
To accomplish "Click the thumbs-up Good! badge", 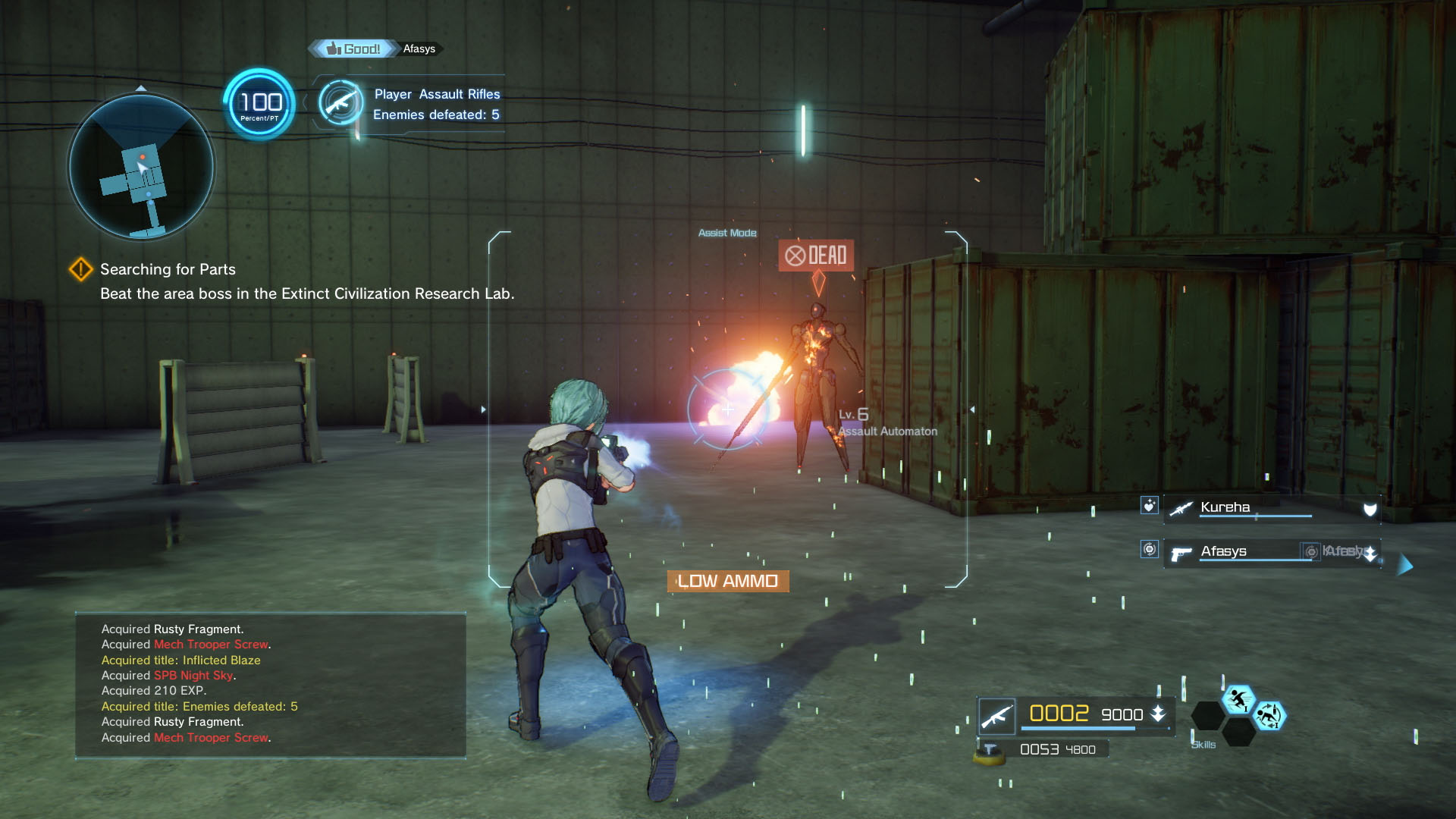I will pos(353,48).
